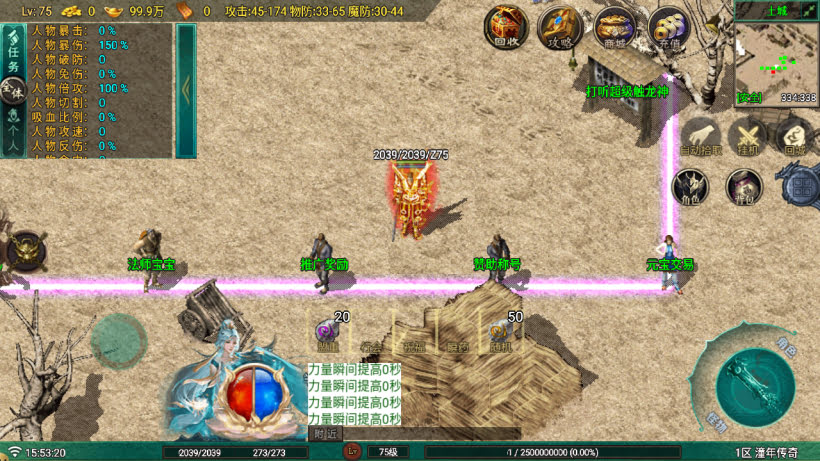
Task: Activate 挂机 auto-battle crossed swords
Action: [747, 136]
